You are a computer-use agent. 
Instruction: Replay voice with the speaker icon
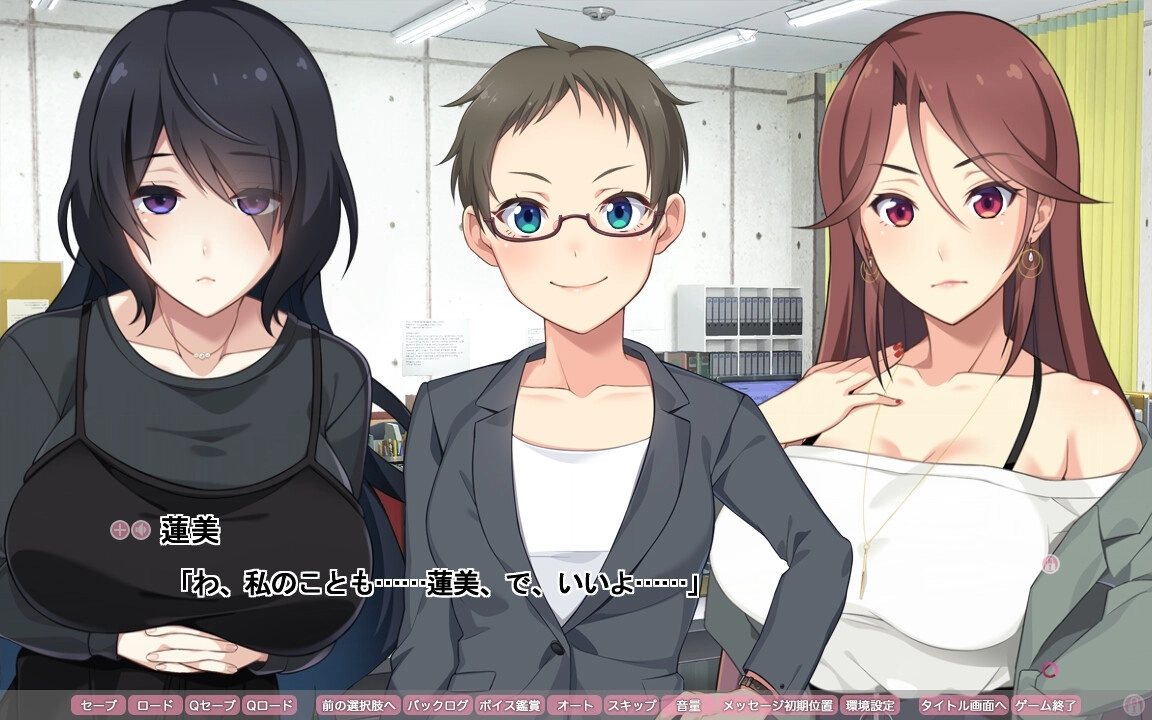[140, 530]
